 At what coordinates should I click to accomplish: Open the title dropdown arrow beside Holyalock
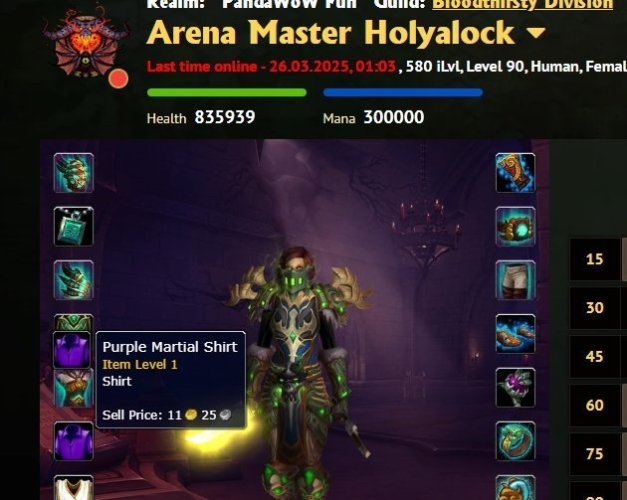[x=536, y=33]
